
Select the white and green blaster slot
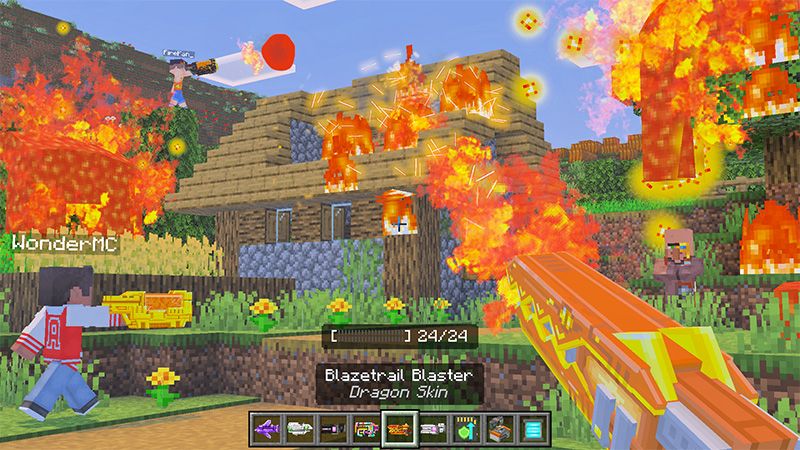(x=300, y=429)
